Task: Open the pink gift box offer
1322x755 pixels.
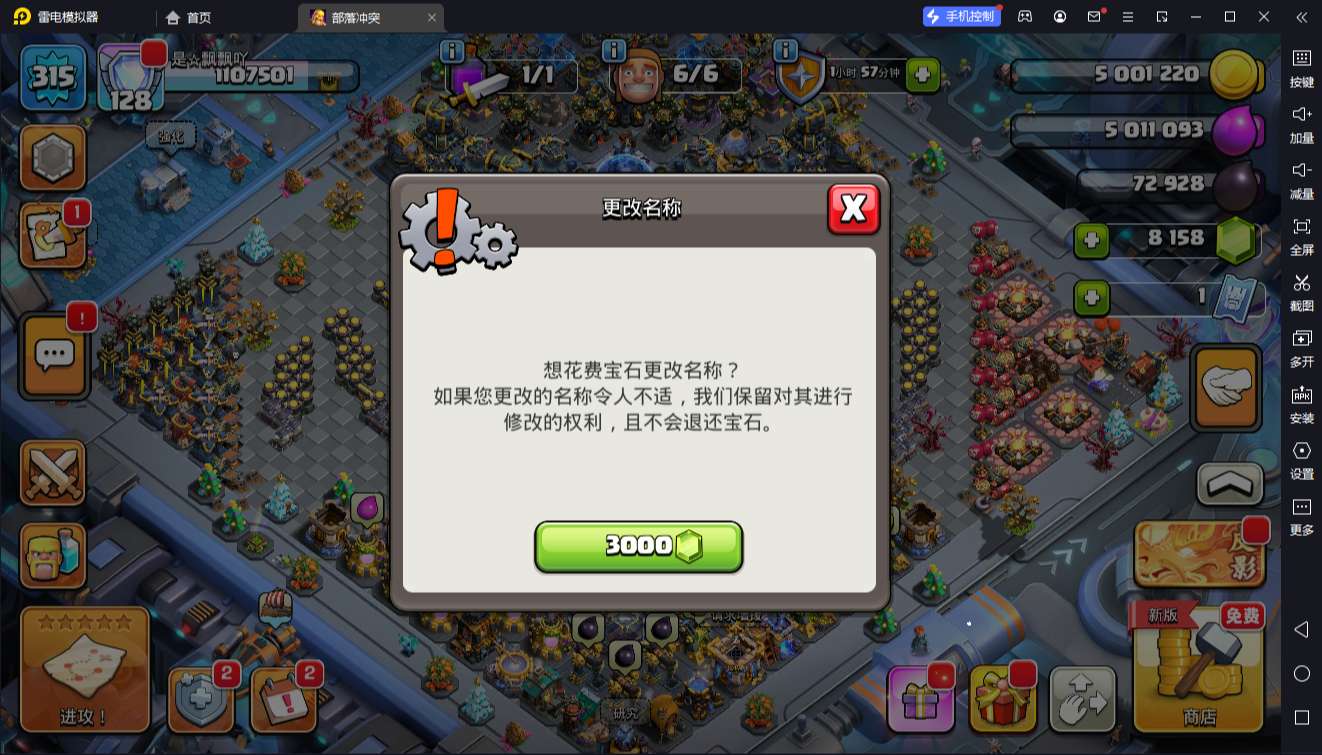Action: [x=921, y=700]
